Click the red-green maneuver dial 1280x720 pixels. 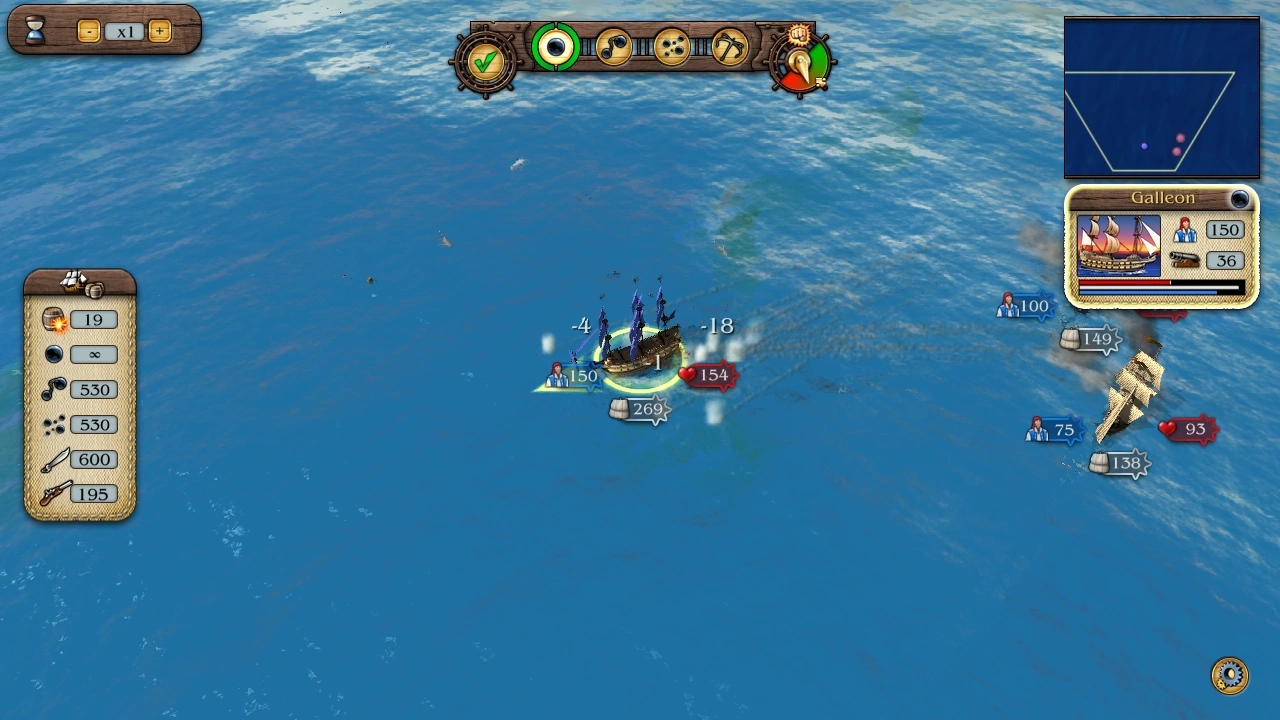802,66
